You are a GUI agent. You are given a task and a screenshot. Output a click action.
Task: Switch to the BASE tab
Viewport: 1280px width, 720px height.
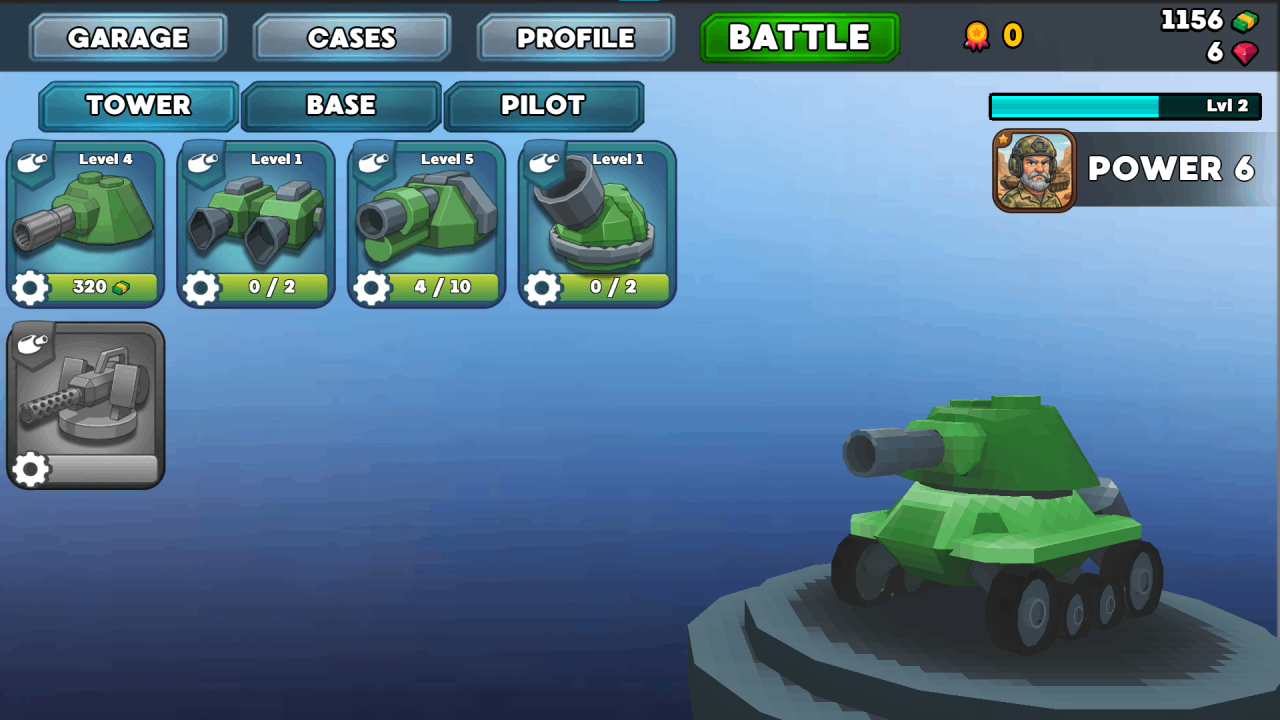340,105
